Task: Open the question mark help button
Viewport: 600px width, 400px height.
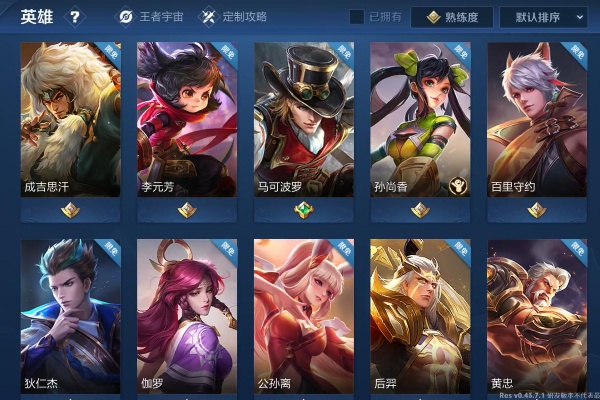Action: (x=75, y=17)
